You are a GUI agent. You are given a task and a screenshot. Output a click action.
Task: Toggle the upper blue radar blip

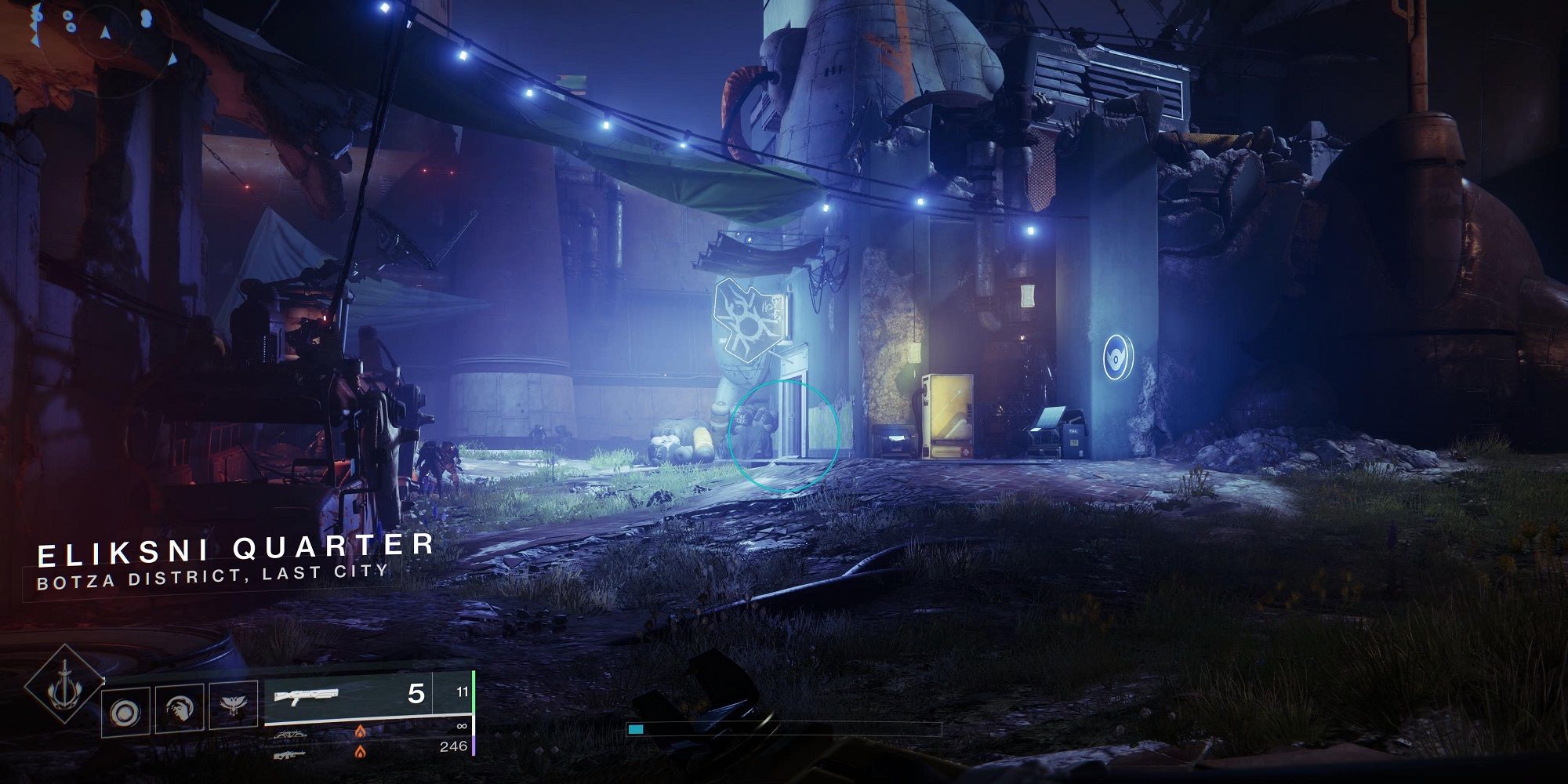pyautogui.click(x=68, y=16)
